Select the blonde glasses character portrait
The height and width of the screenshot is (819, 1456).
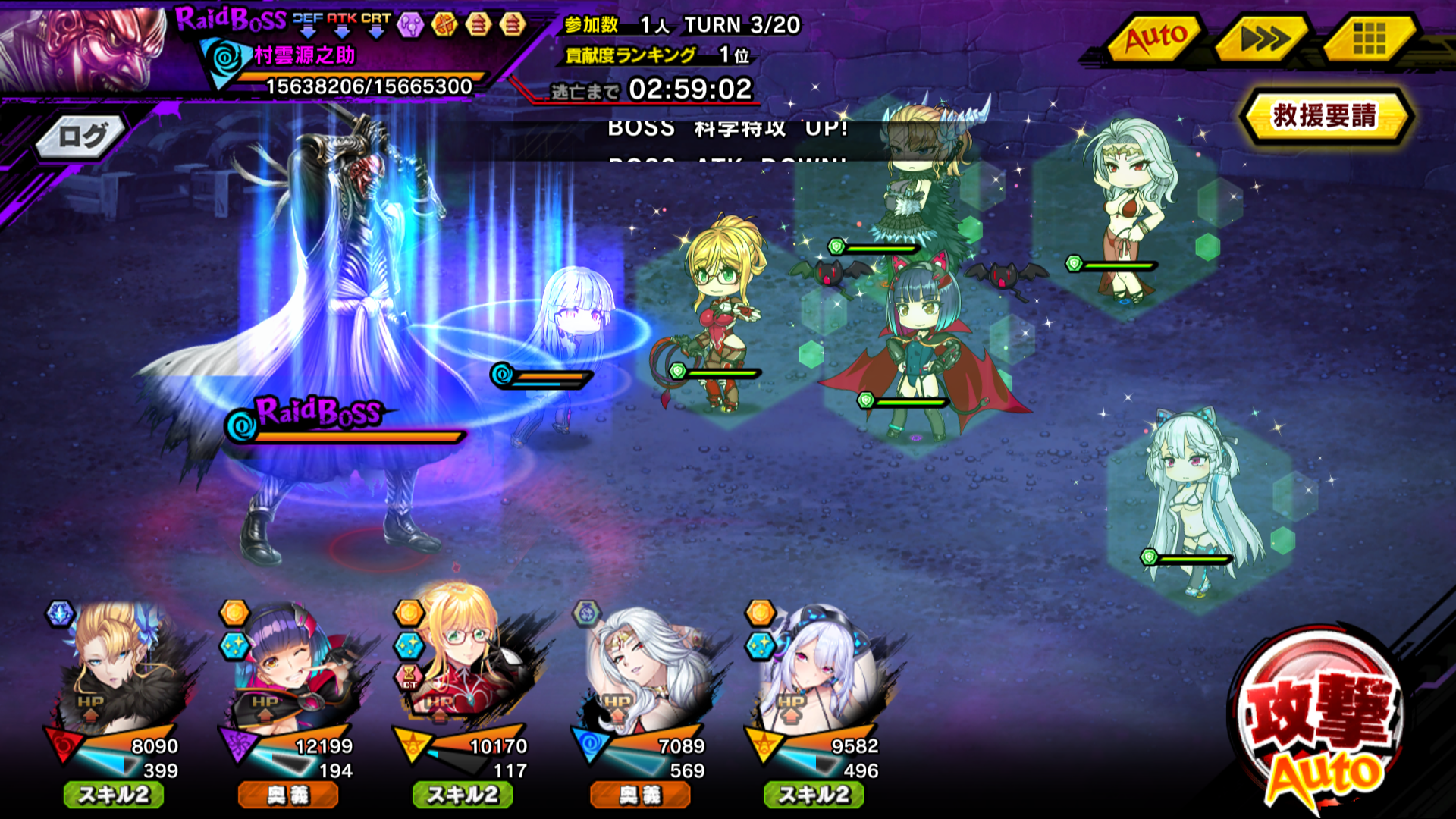click(466, 660)
